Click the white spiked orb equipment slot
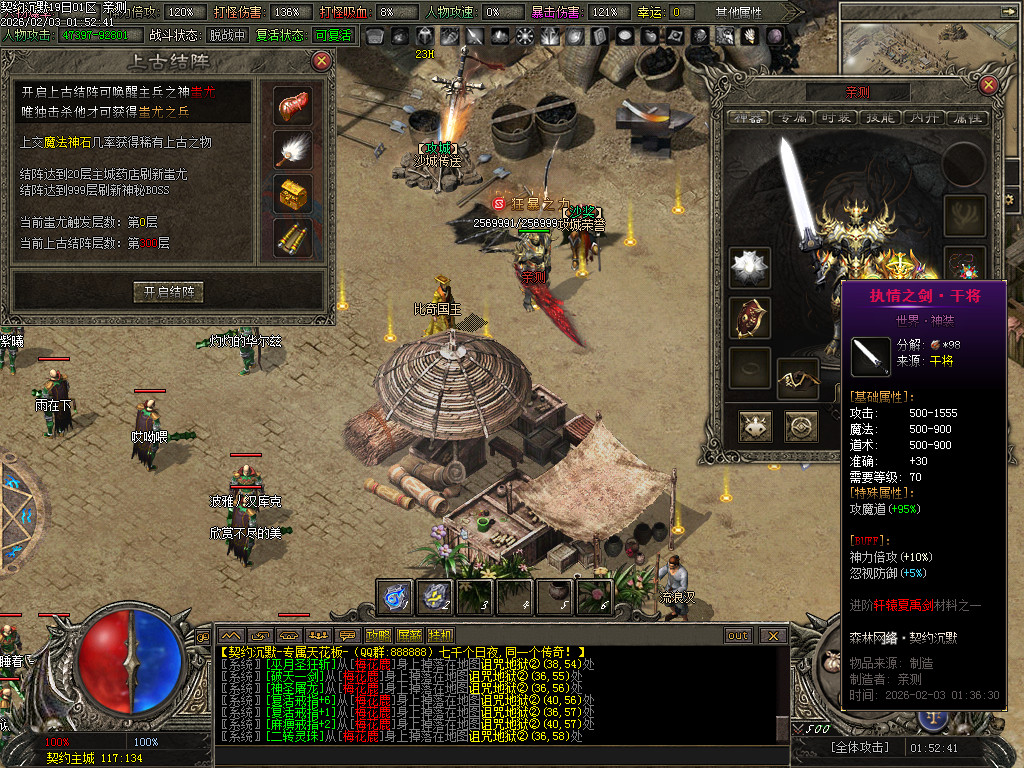The image size is (1024, 768). click(x=749, y=268)
